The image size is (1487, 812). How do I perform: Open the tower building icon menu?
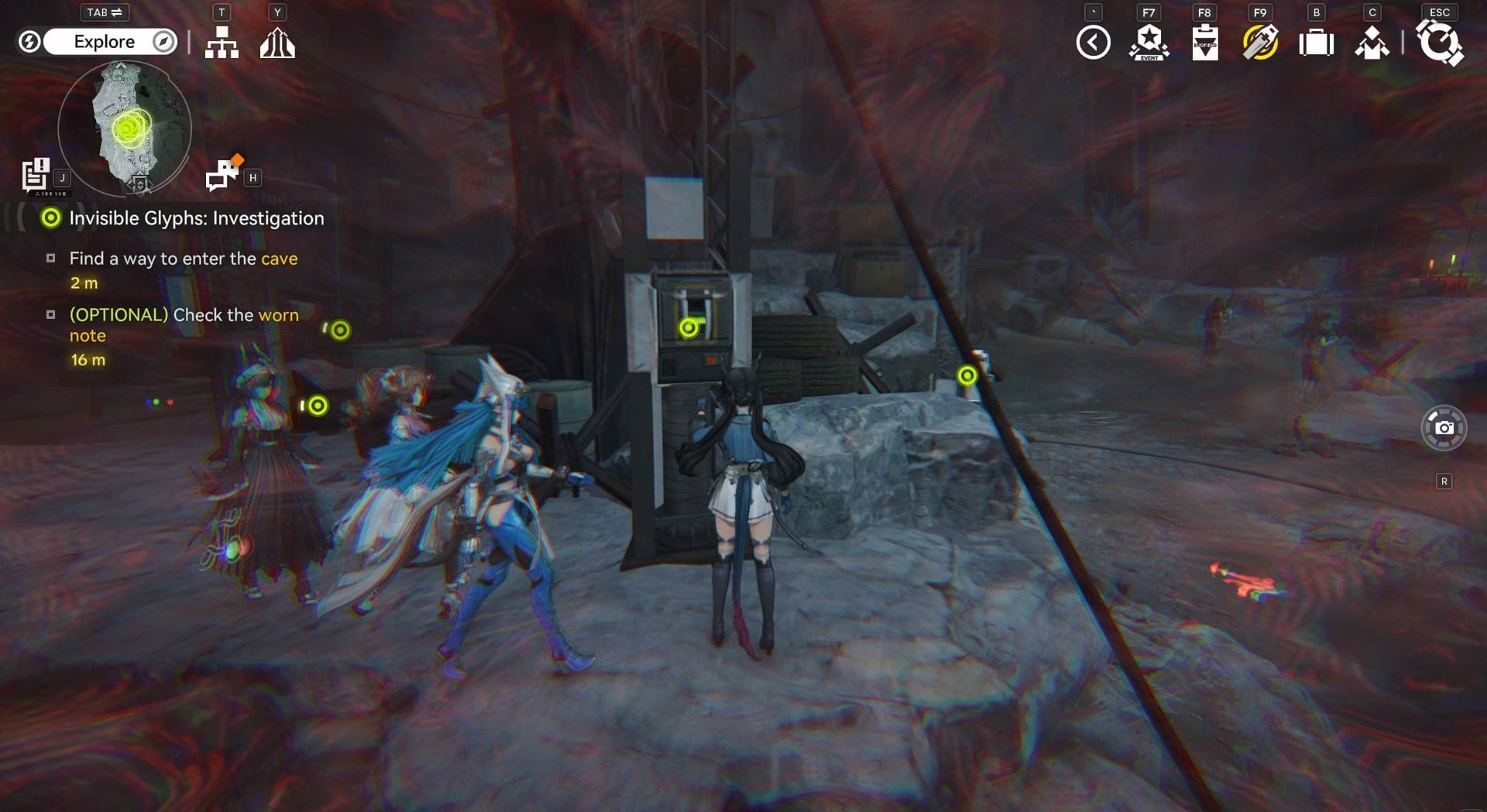pyautogui.click(x=277, y=43)
